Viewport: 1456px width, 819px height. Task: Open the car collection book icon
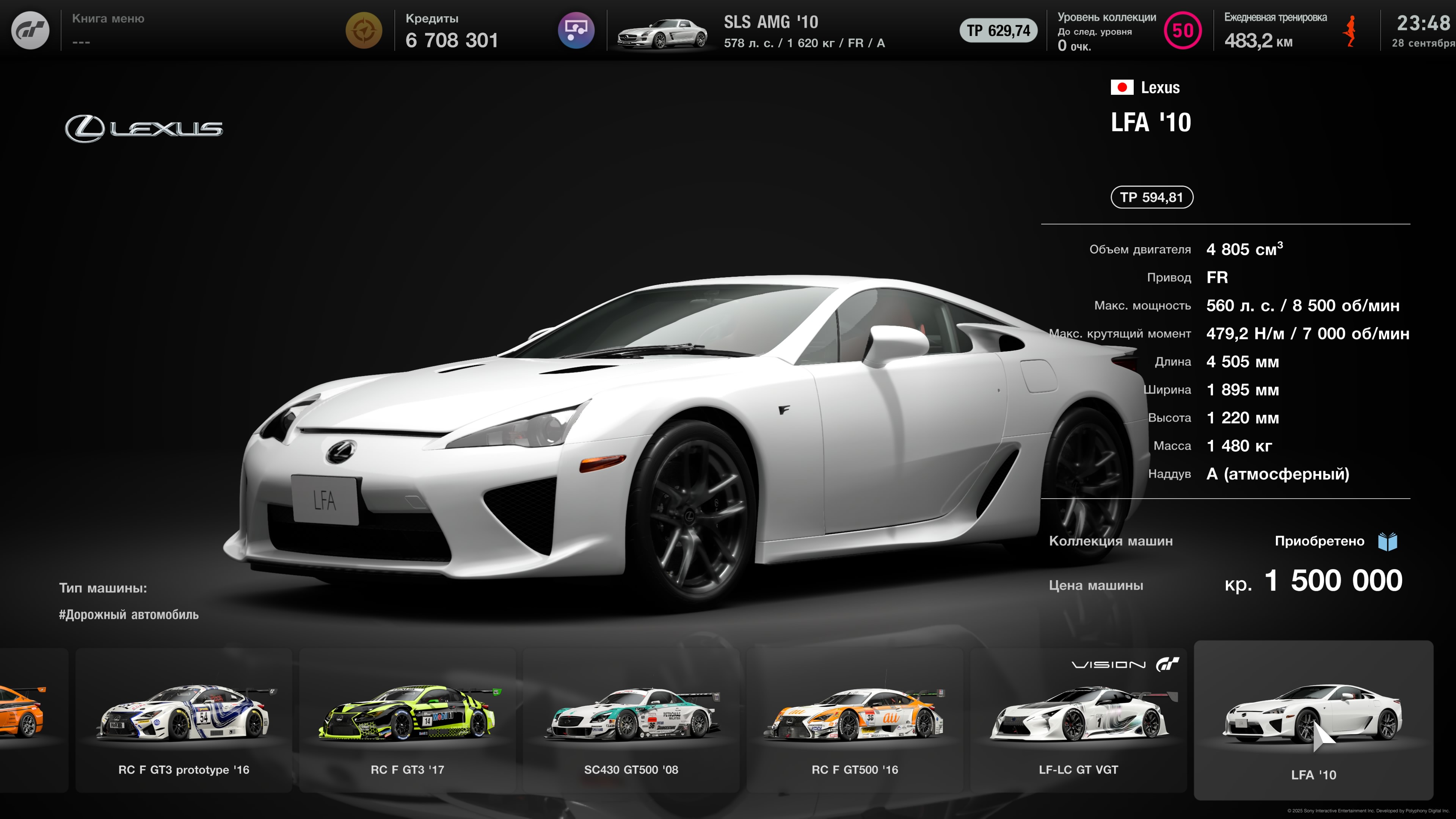coord(1388,541)
